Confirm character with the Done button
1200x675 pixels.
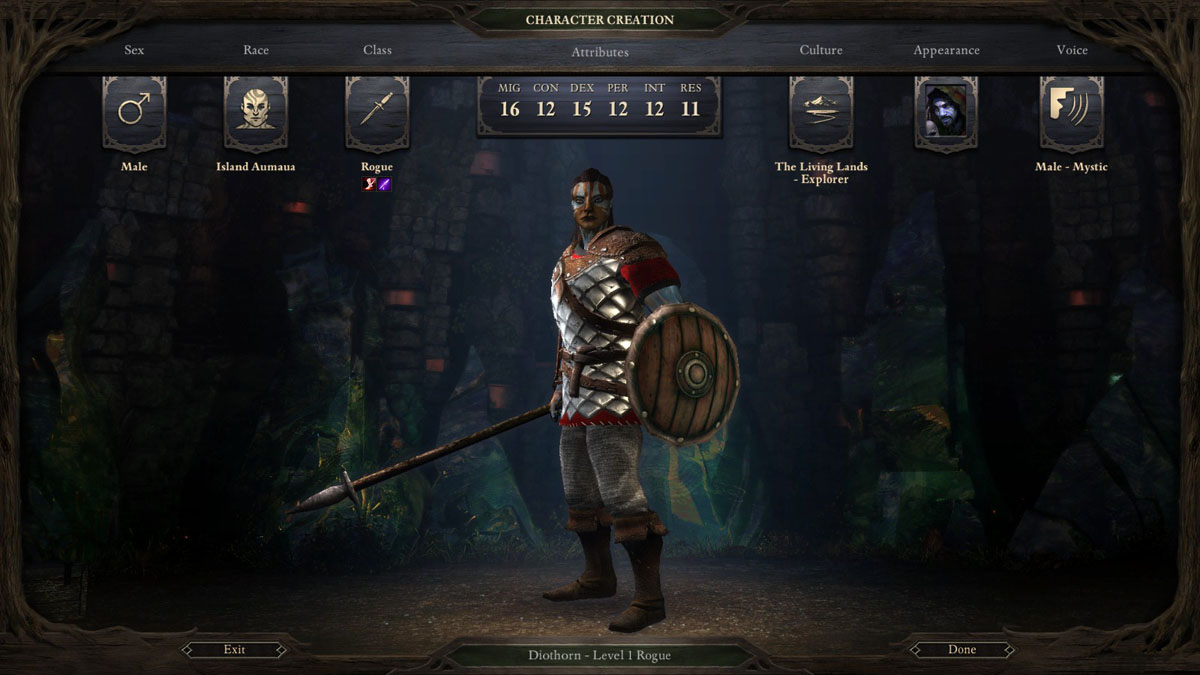(961, 650)
